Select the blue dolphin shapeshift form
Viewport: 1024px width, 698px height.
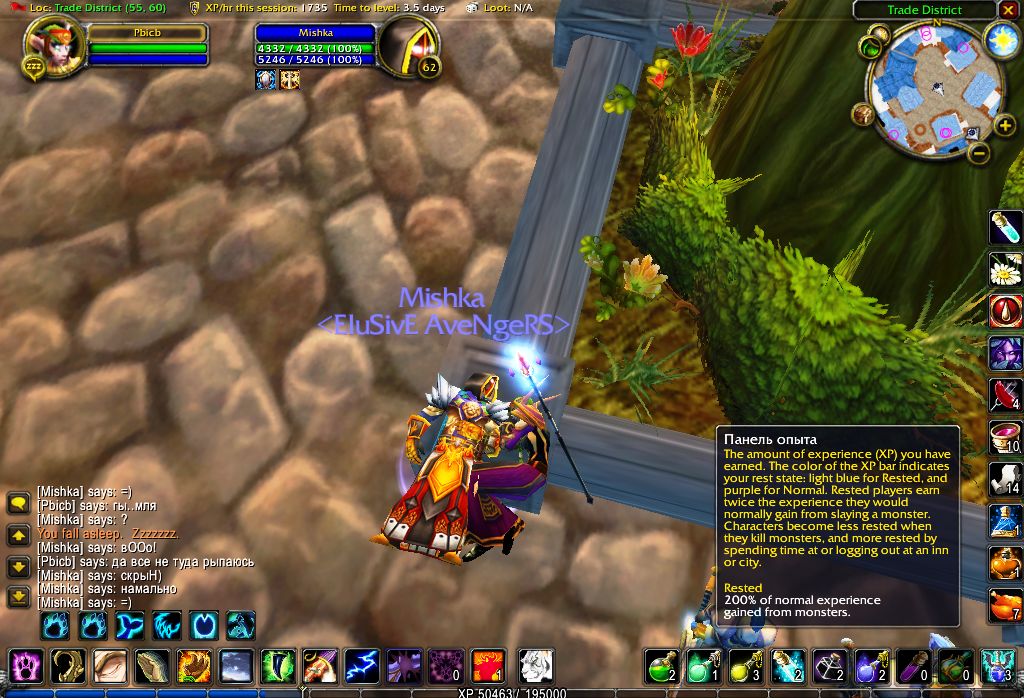click(130, 626)
